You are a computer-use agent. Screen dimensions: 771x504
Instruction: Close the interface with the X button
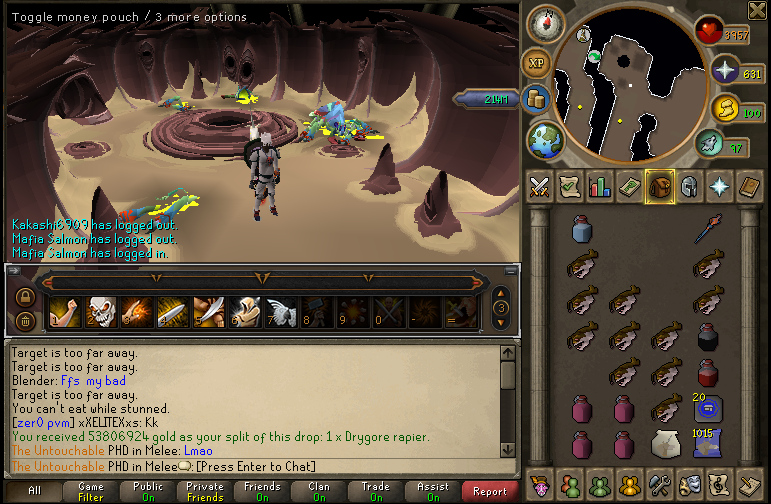pyautogui.click(x=757, y=10)
